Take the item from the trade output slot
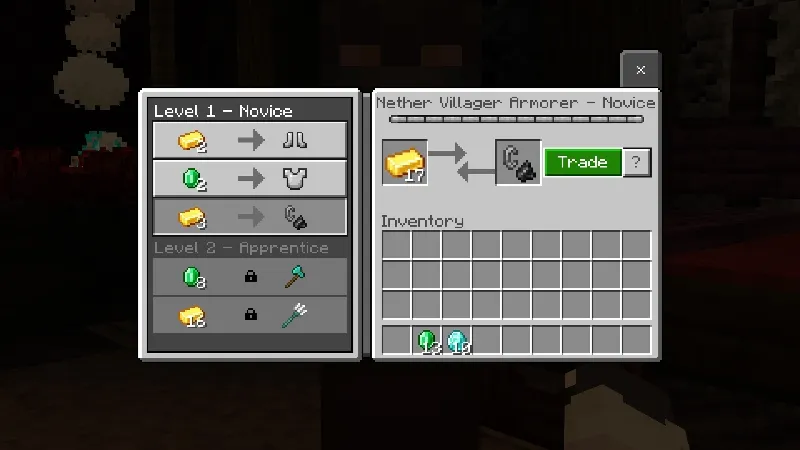 (518, 163)
